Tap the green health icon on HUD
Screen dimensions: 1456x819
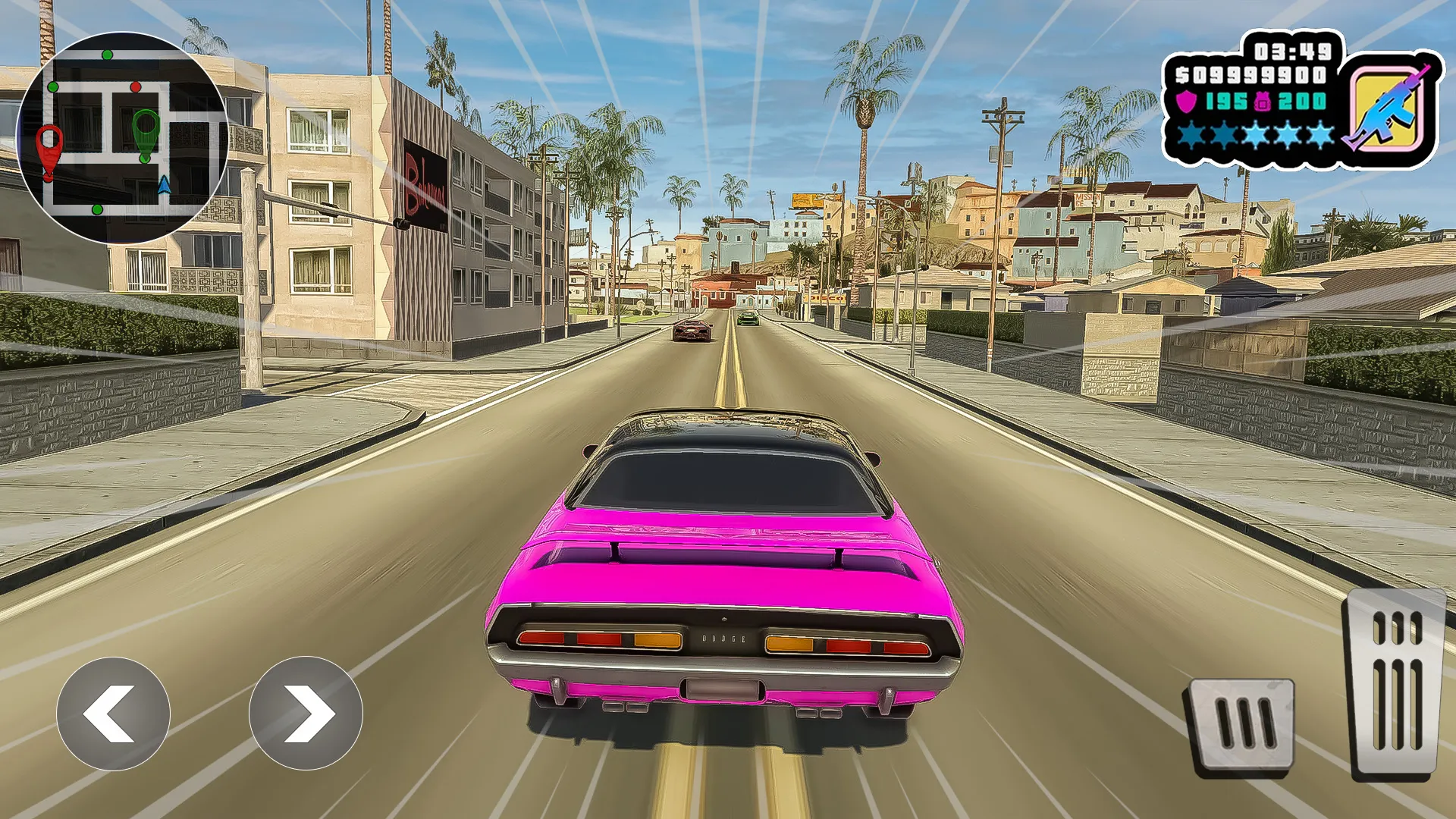(1263, 102)
